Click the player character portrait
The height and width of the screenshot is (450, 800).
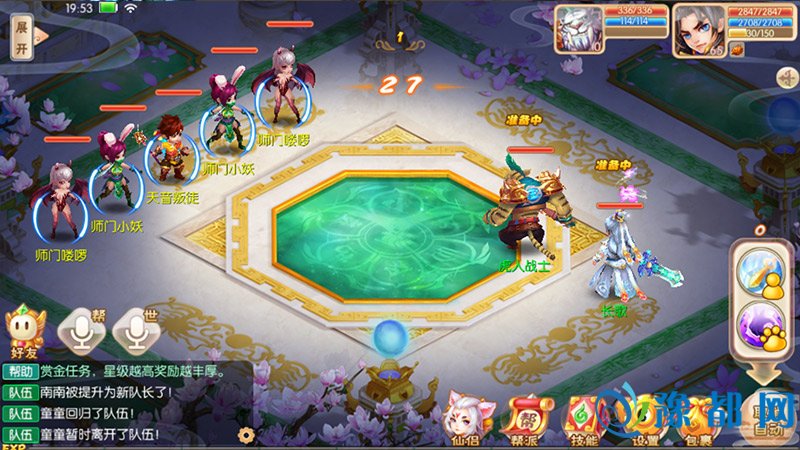click(699, 26)
